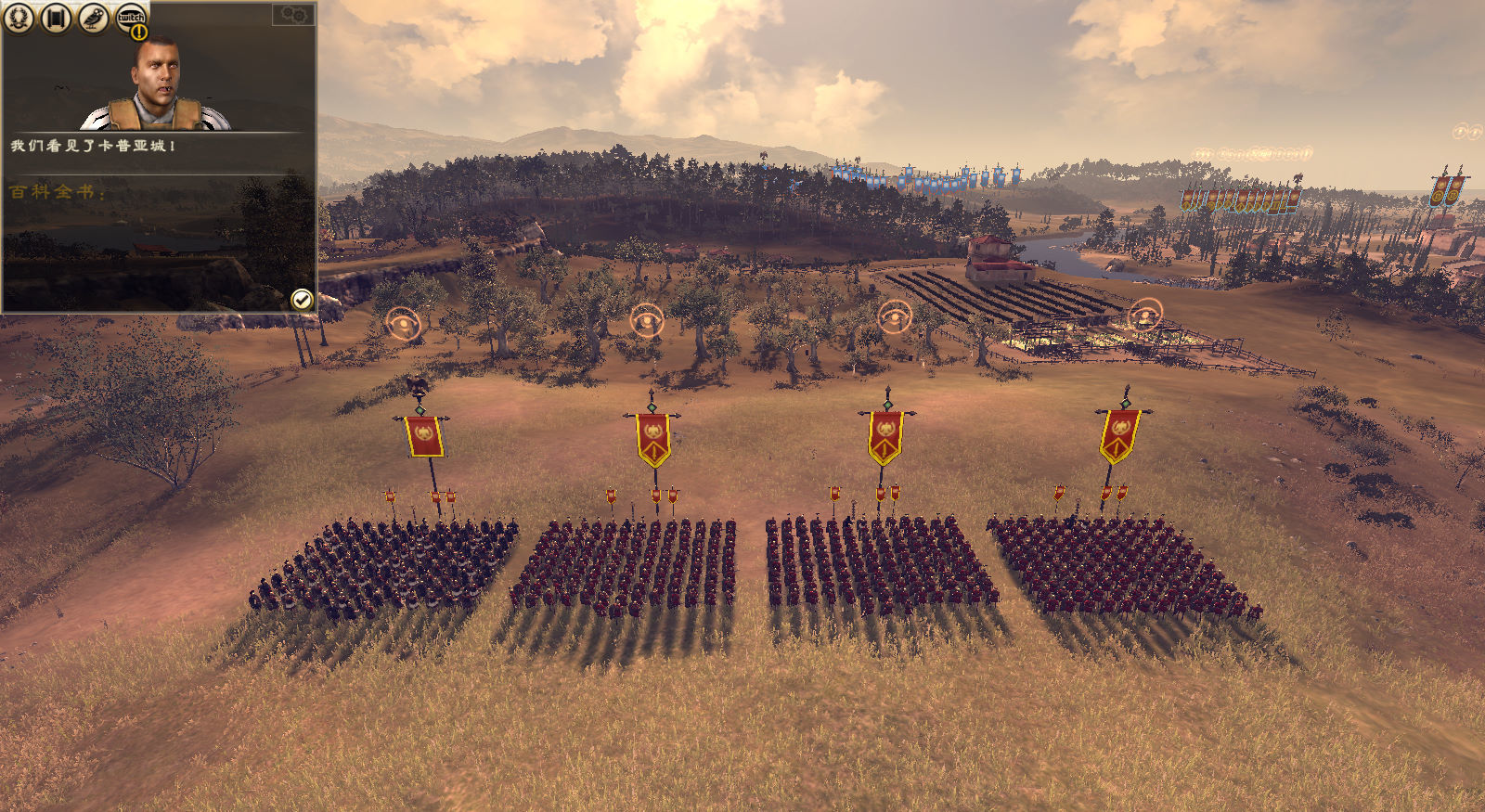This screenshot has width=1485, height=812.
Task: Select the unit banner topped with an eagle
Action: 424,434
